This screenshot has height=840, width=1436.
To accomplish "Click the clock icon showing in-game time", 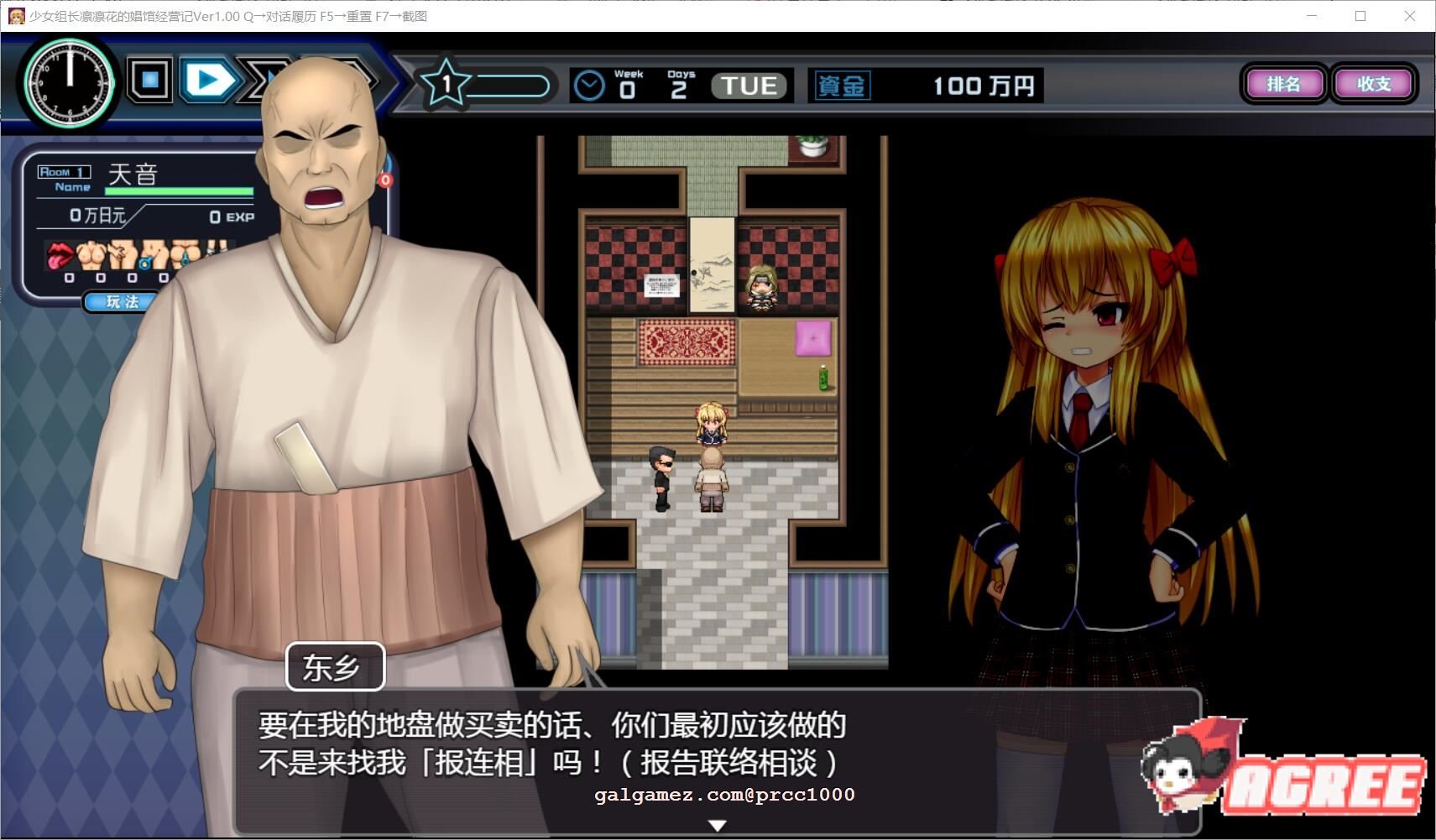I will tap(70, 84).
